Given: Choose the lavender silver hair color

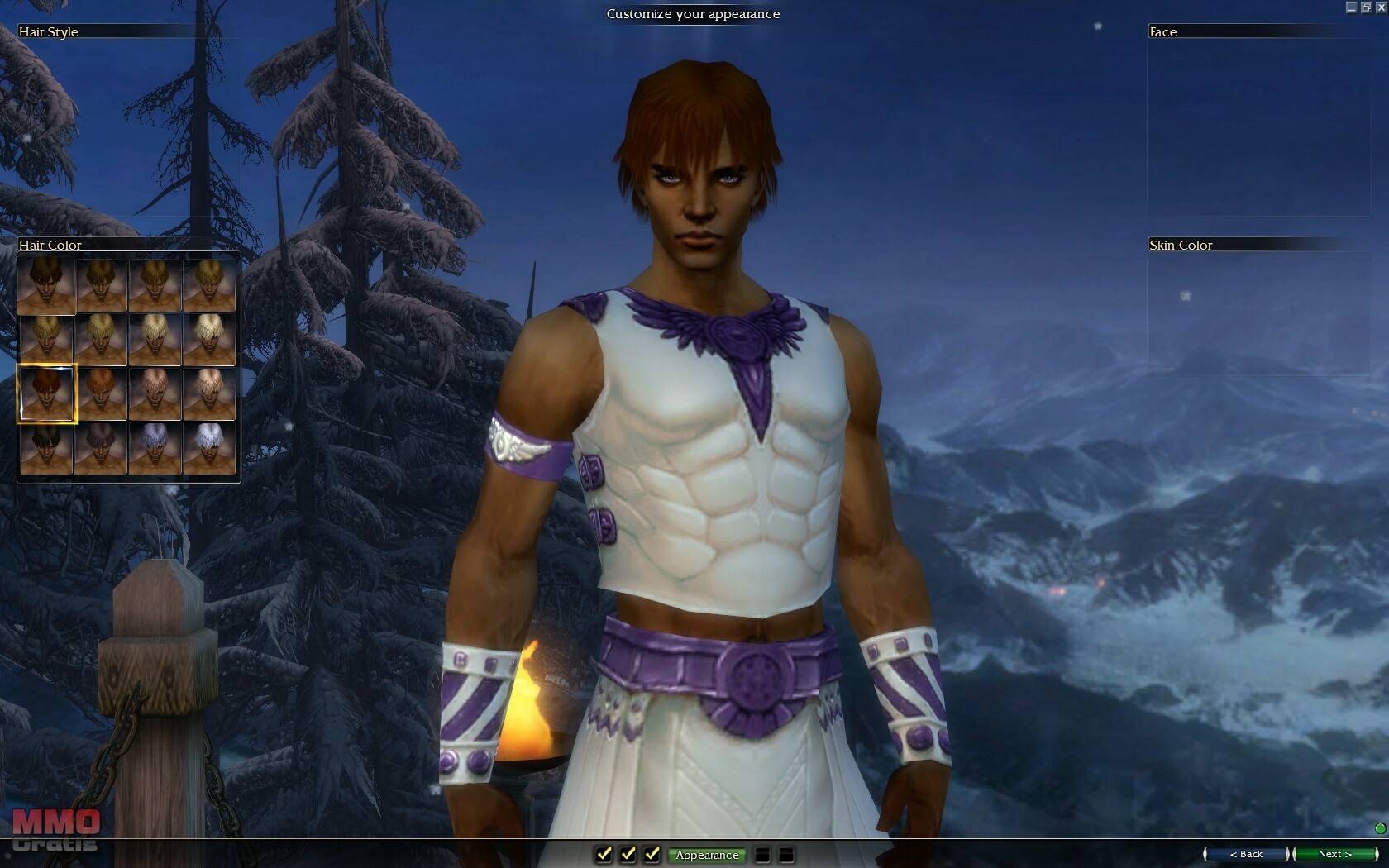Looking at the screenshot, I should point(155,447).
